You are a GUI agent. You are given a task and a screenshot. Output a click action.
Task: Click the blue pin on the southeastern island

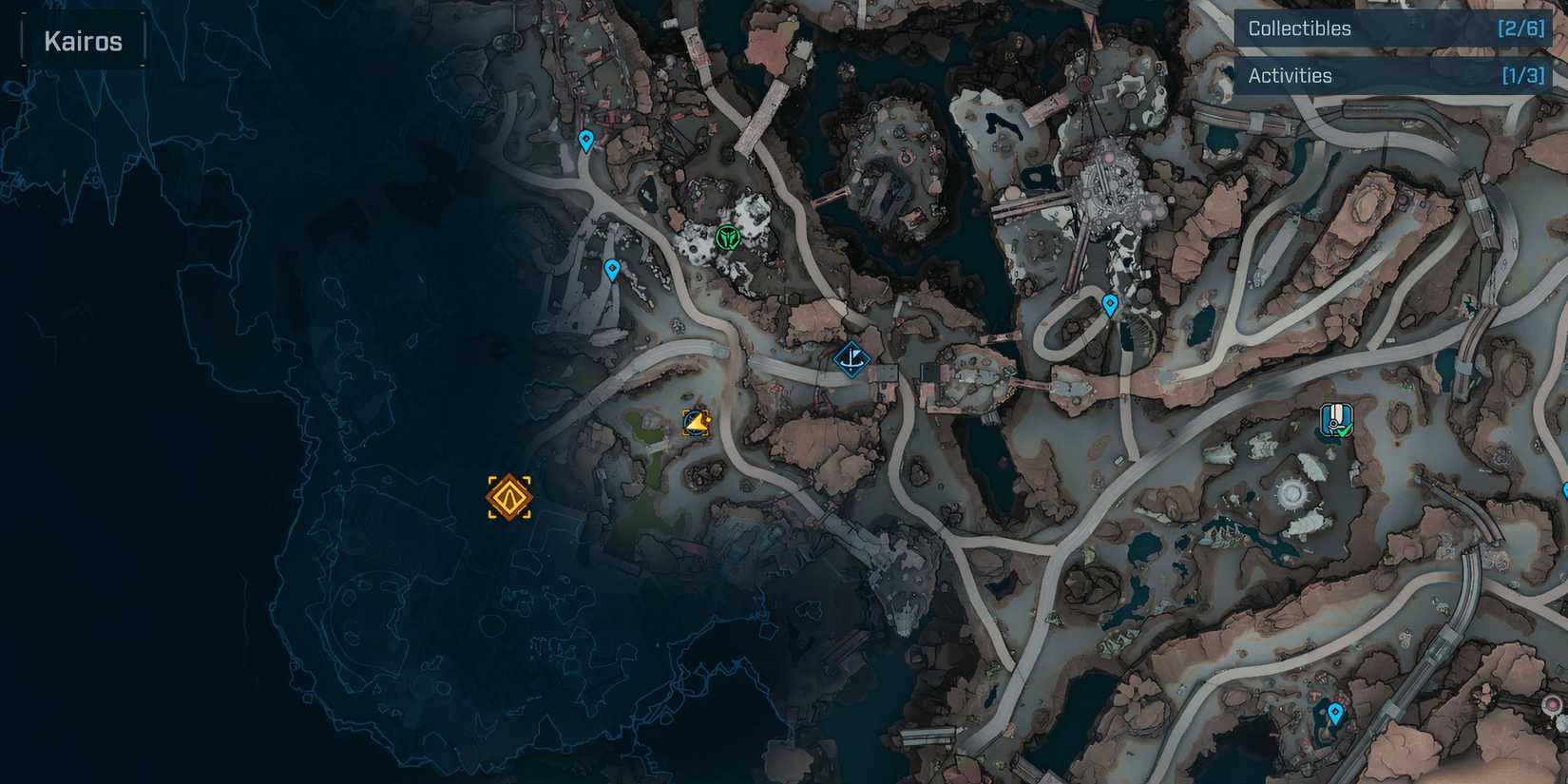click(1335, 711)
